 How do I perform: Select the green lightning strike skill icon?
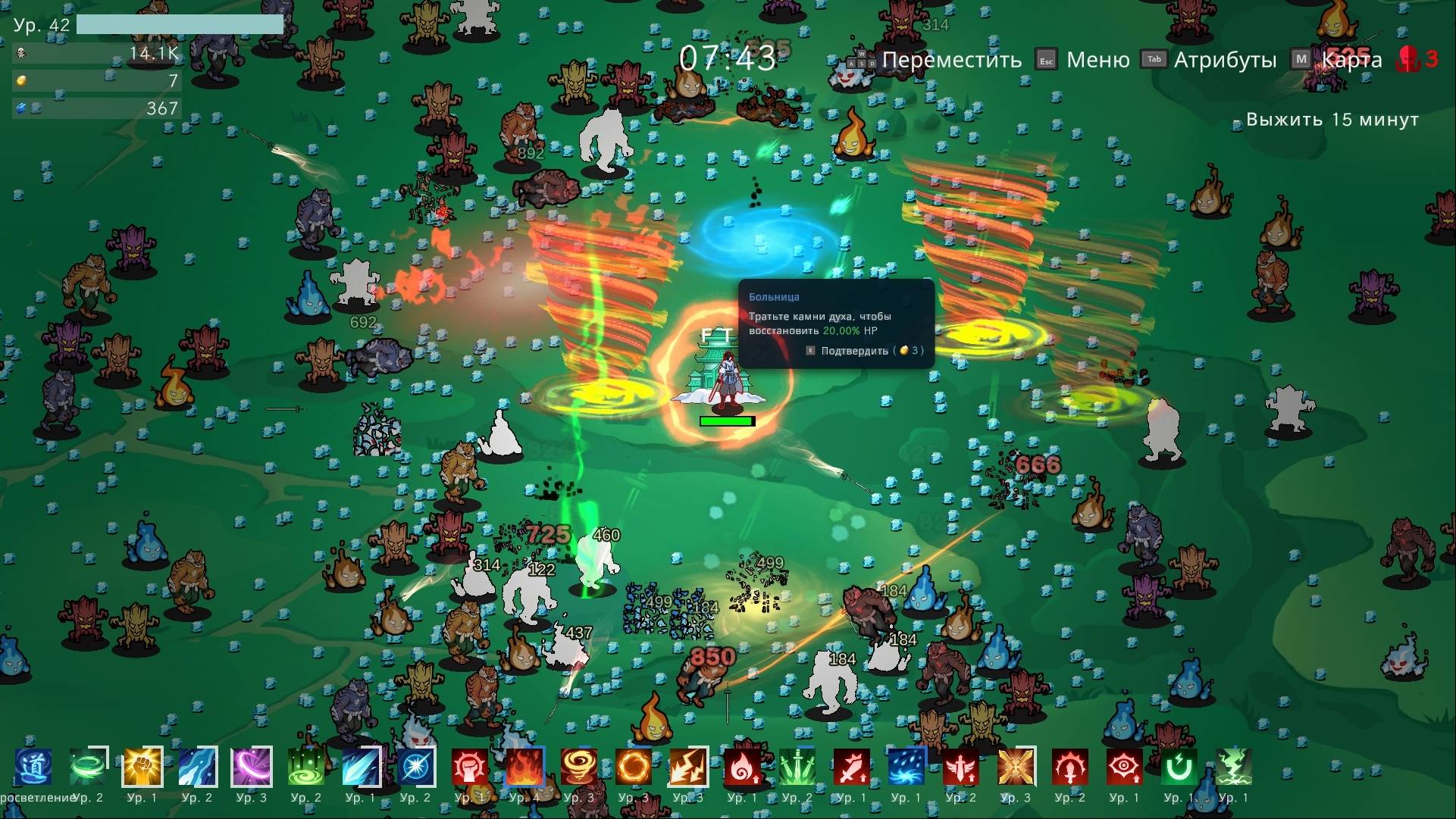1233,767
